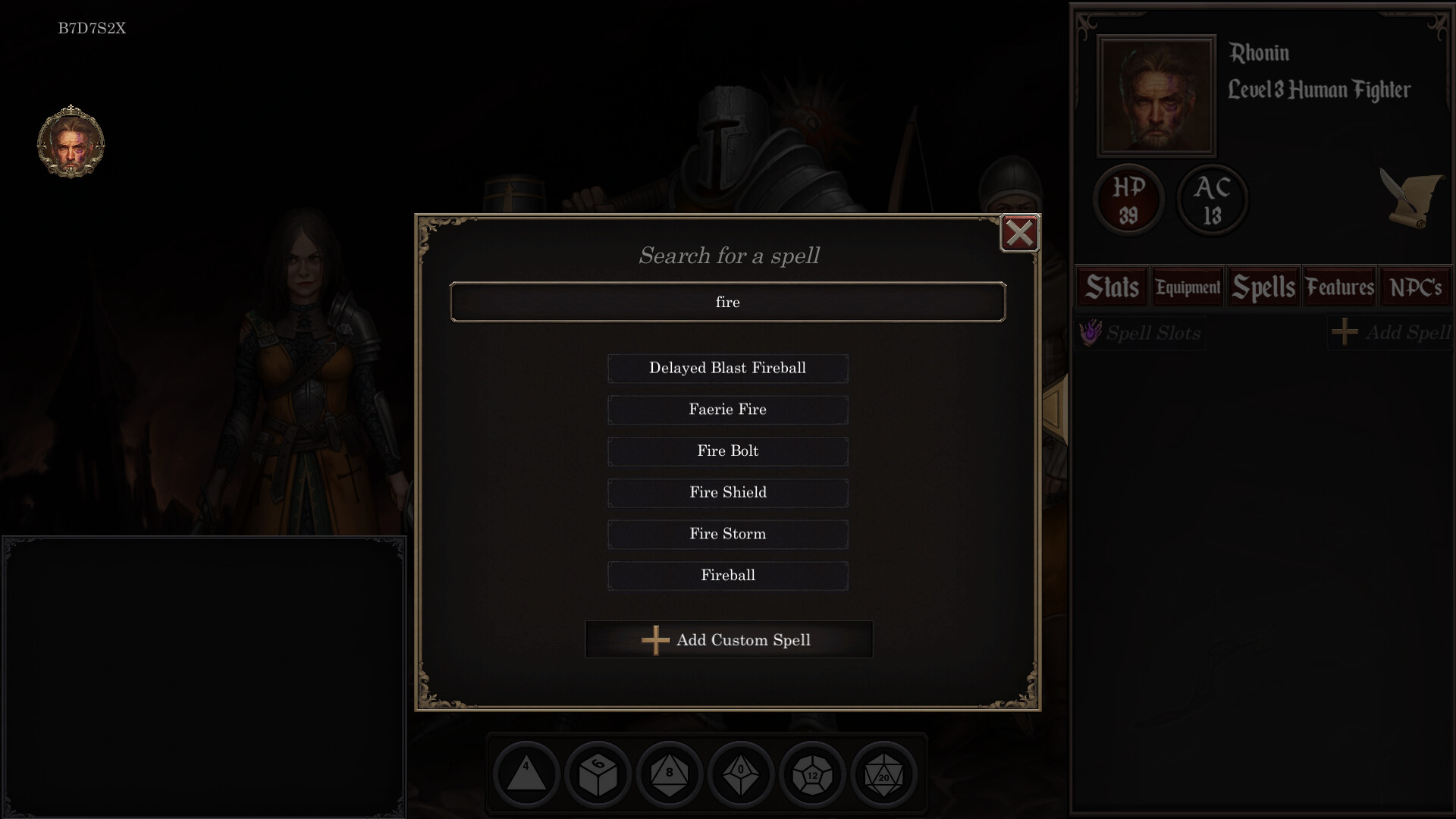1456x819 pixels.
Task: Roll the d12 die icon
Action: [812, 774]
